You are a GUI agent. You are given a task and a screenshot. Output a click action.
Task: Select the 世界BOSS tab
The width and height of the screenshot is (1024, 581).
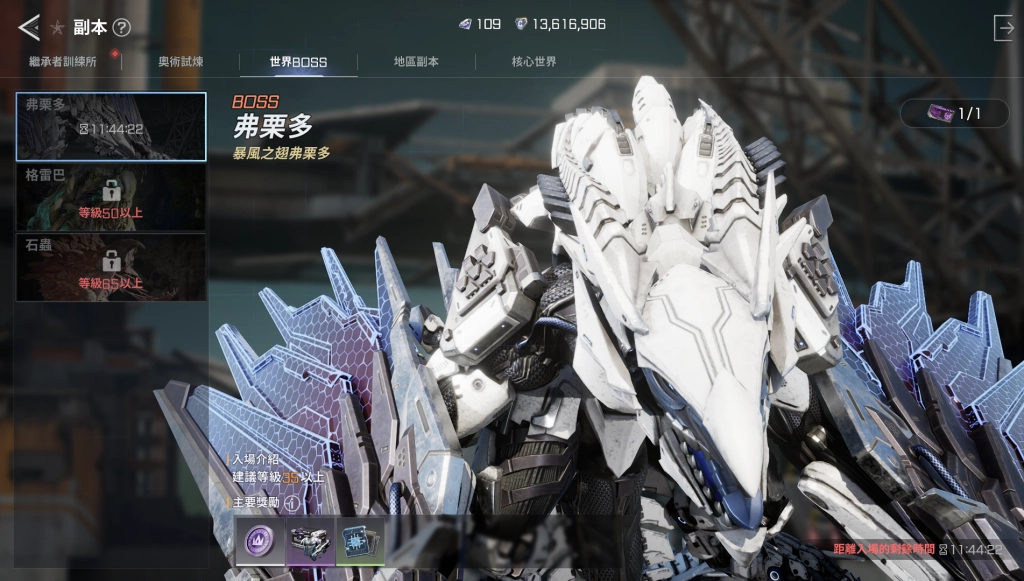[298, 62]
